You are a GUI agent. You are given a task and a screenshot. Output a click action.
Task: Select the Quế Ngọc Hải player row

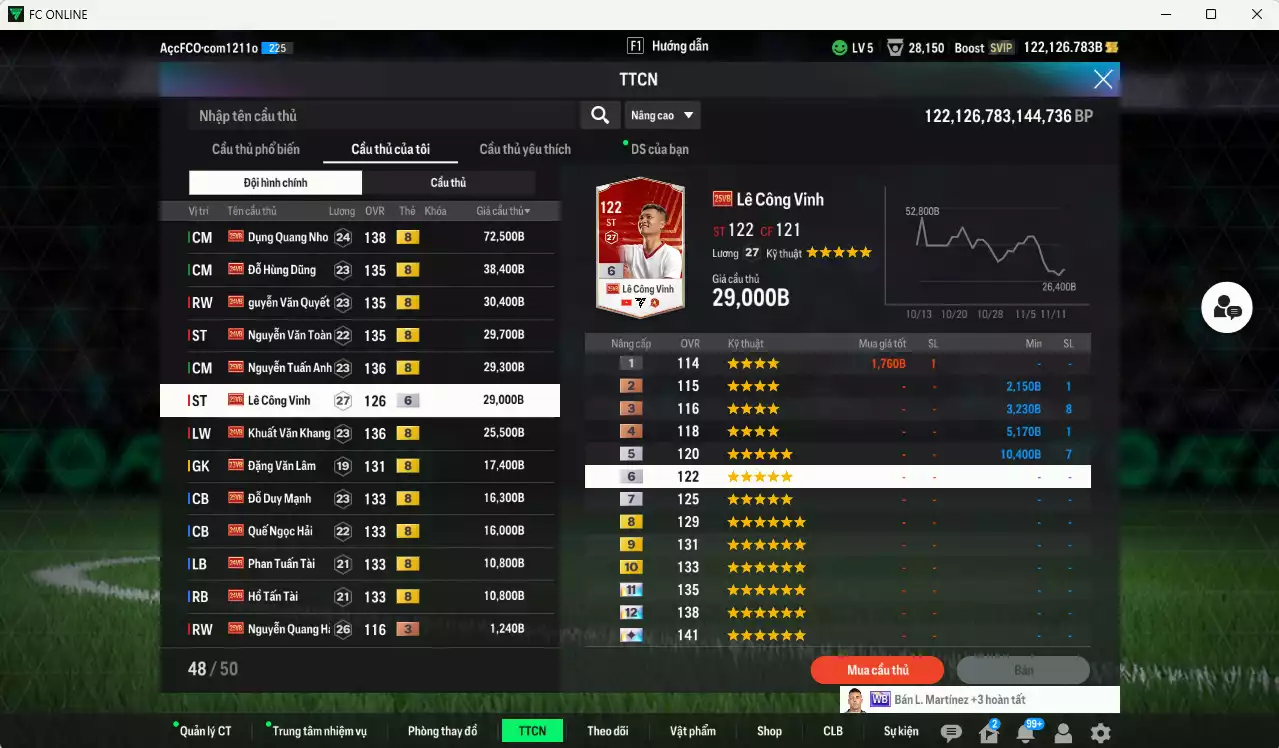[360, 531]
